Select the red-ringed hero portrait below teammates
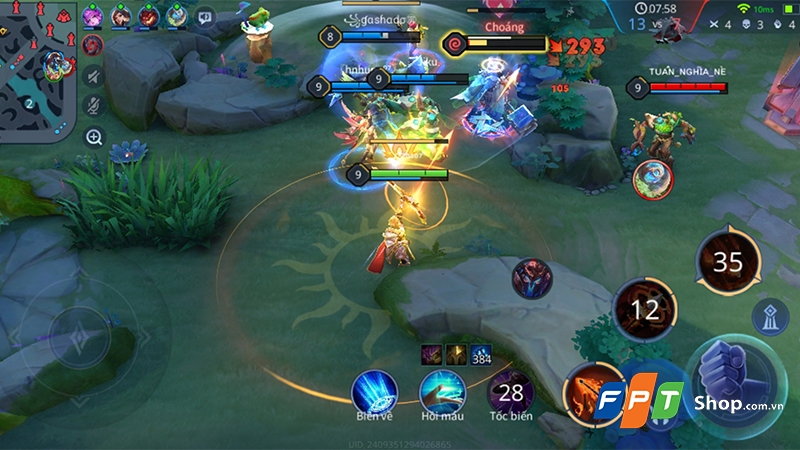 (x=92, y=45)
